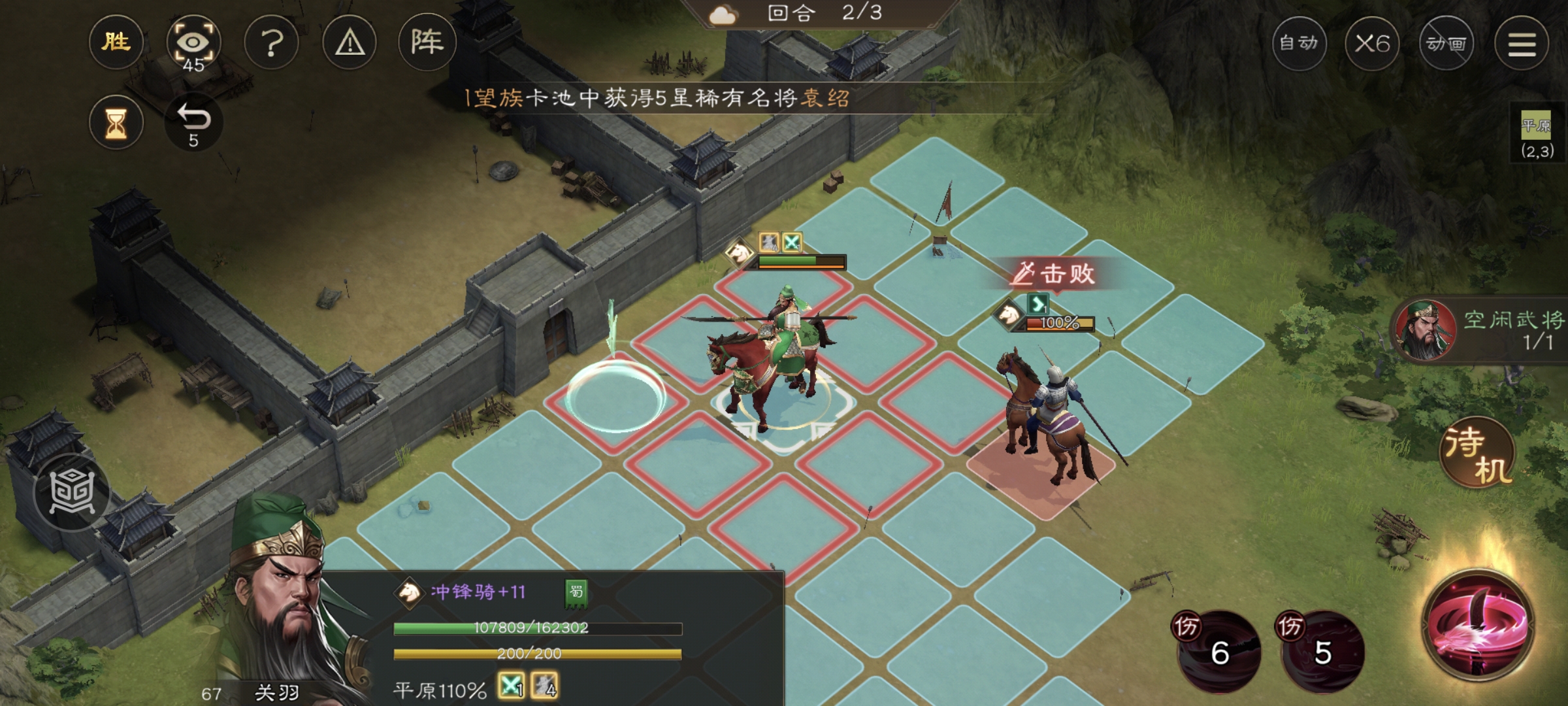Toggle the animation (动画) setting
This screenshot has width=1568, height=706.
coord(1446,44)
